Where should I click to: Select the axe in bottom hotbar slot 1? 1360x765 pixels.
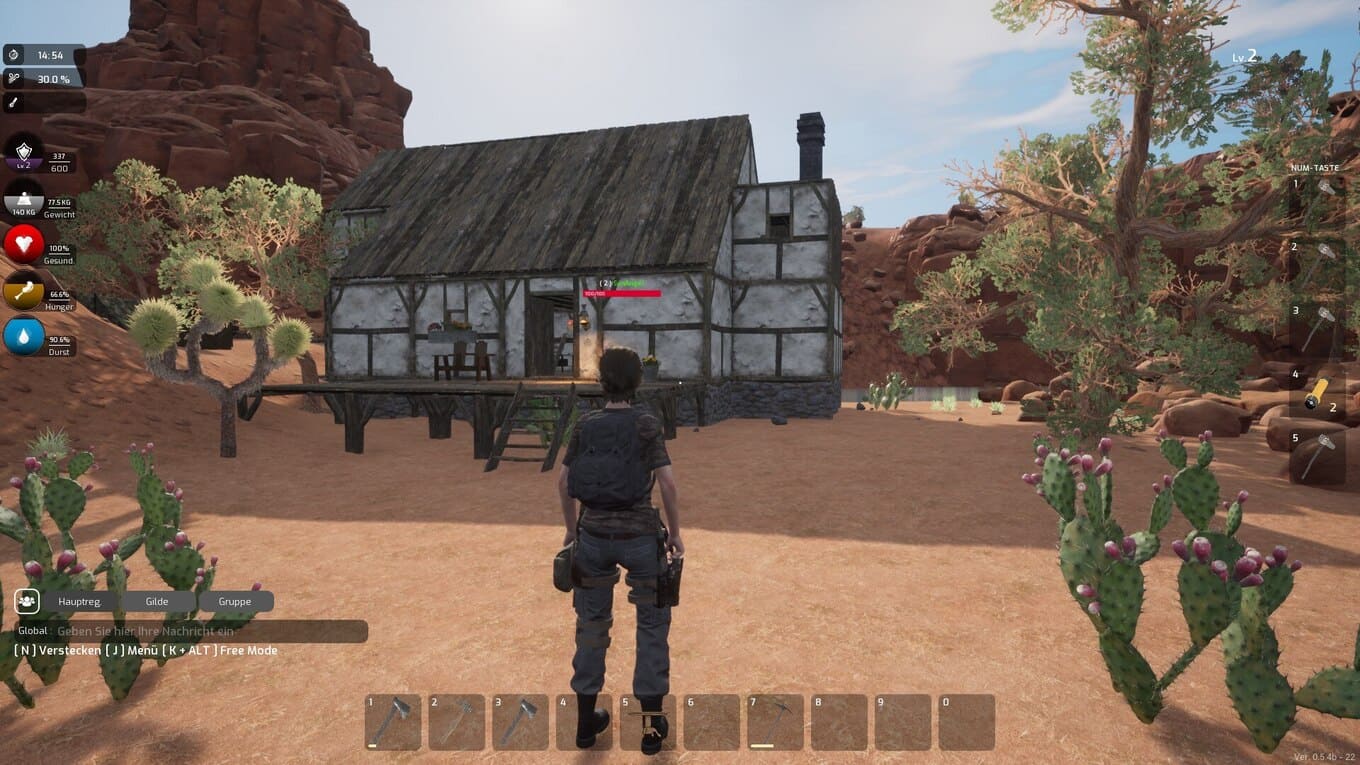coord(393,722)
